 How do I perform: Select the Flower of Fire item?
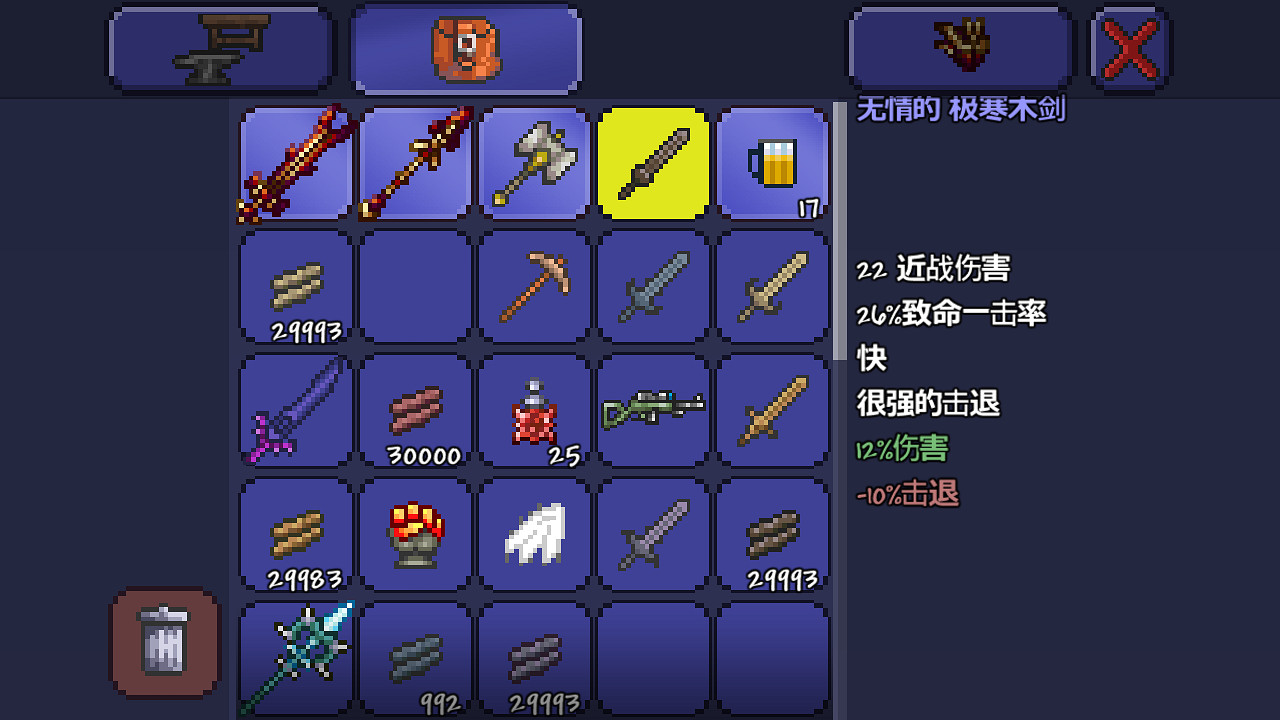click(413, 534)
